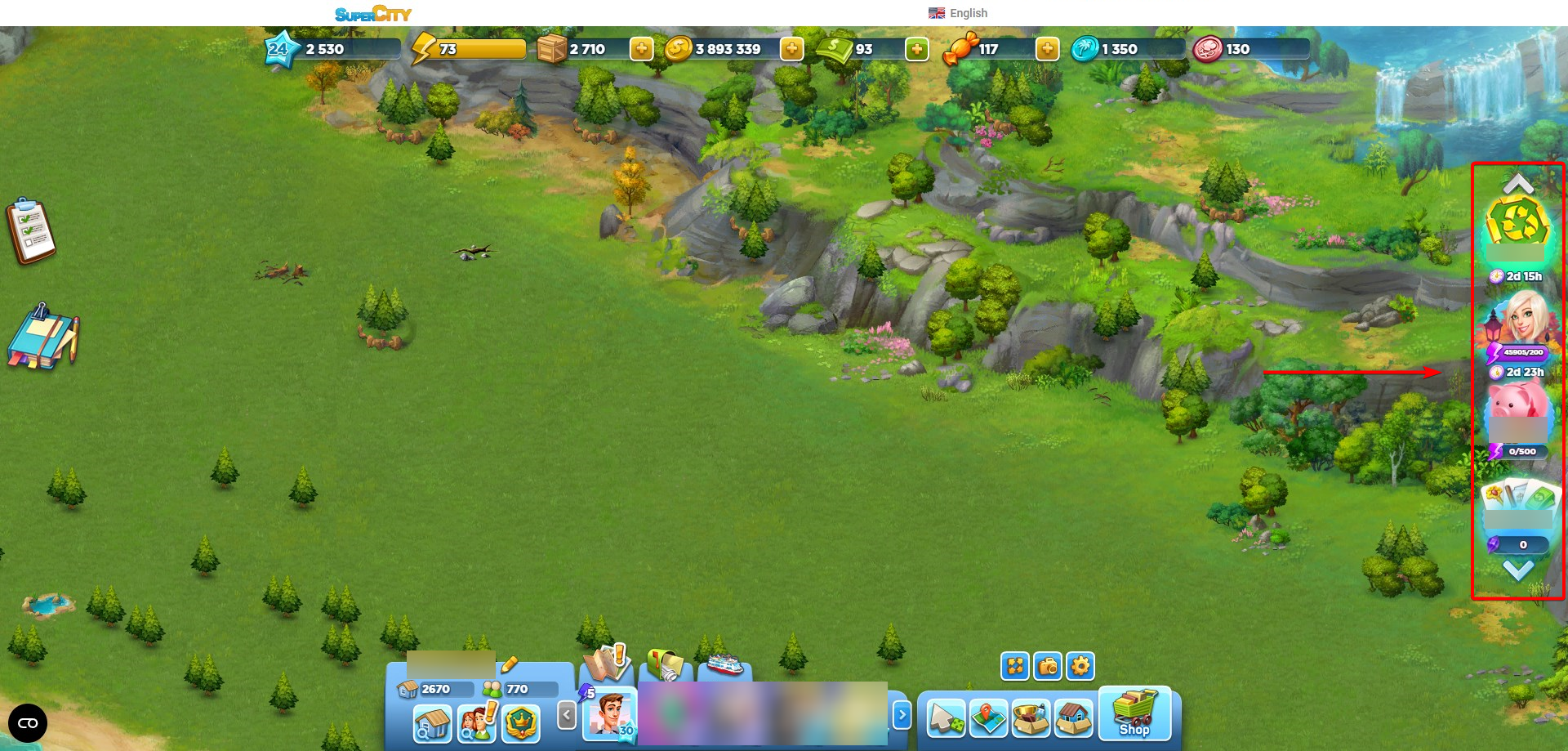Screen dimensions: 1568x751
Task: Open the notebook collection icon
Action: (x=42, y=337)
